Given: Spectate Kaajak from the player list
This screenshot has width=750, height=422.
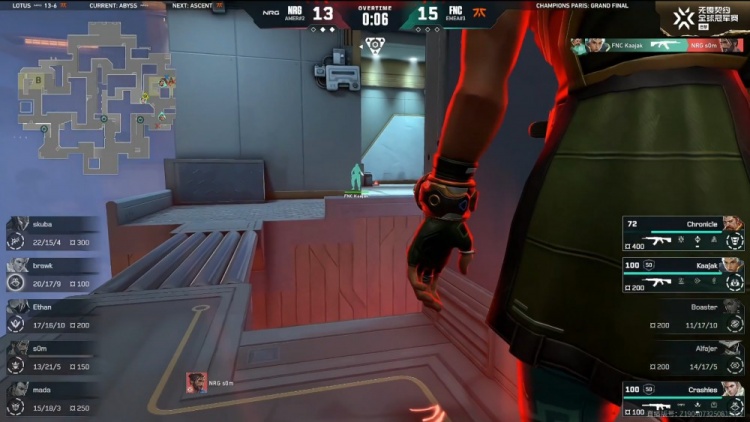Looking at the screenshot, I should (x=683, y=273).
